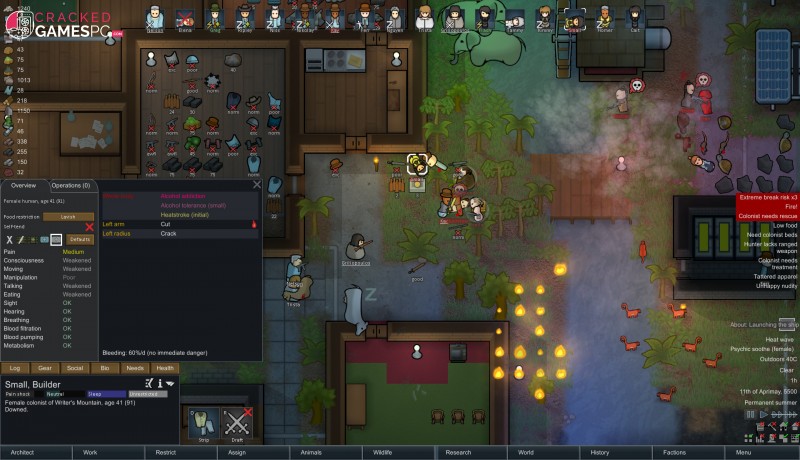Open the Factions screen

[673, 452]
